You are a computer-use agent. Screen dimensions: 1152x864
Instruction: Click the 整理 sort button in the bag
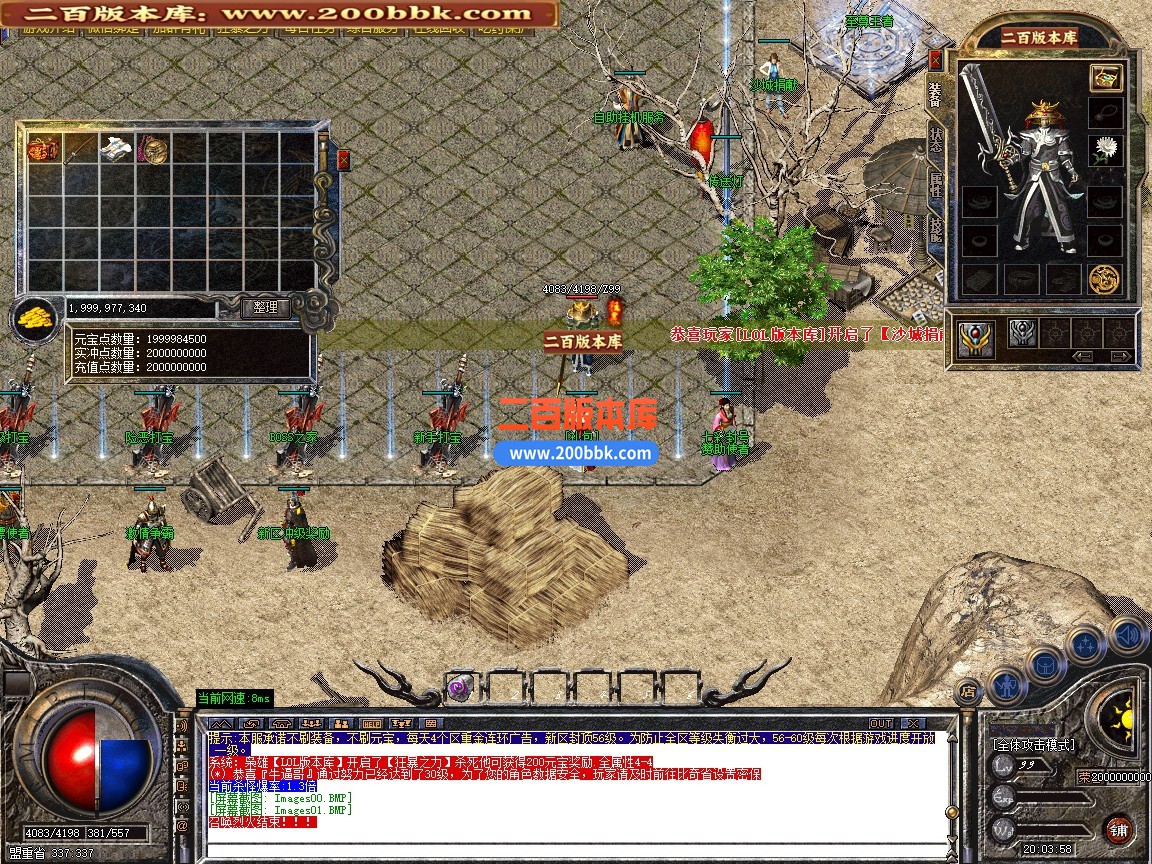click(x=266, y=308)
